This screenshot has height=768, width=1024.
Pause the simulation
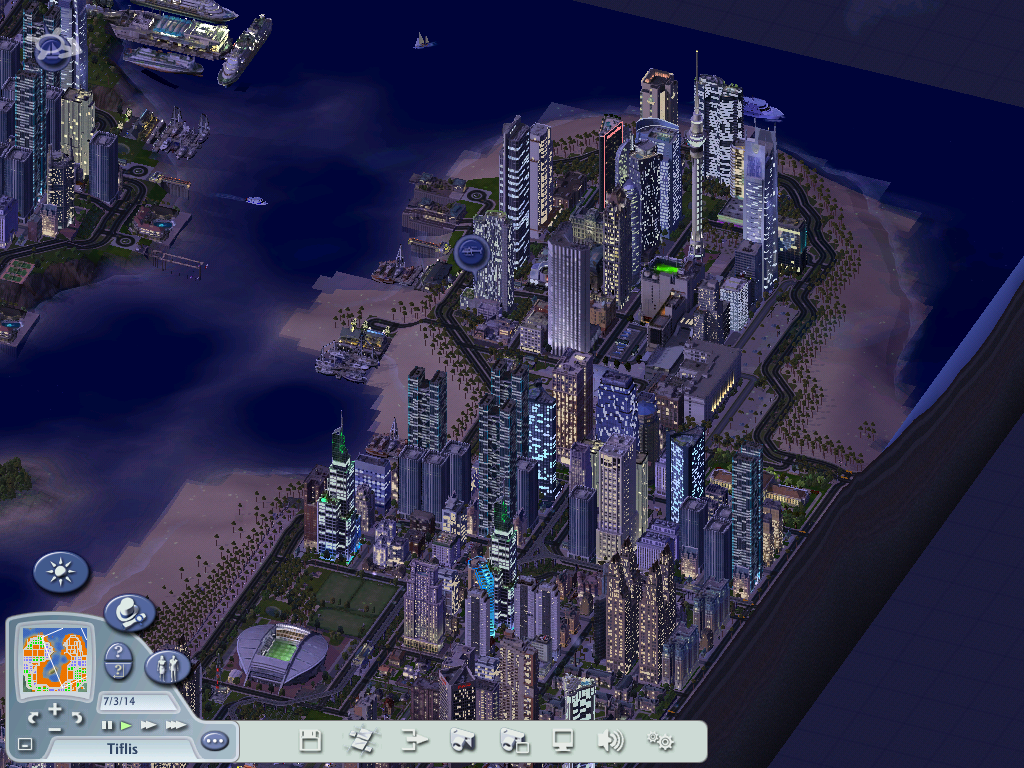pyautogui.click(x=108, y=725)
